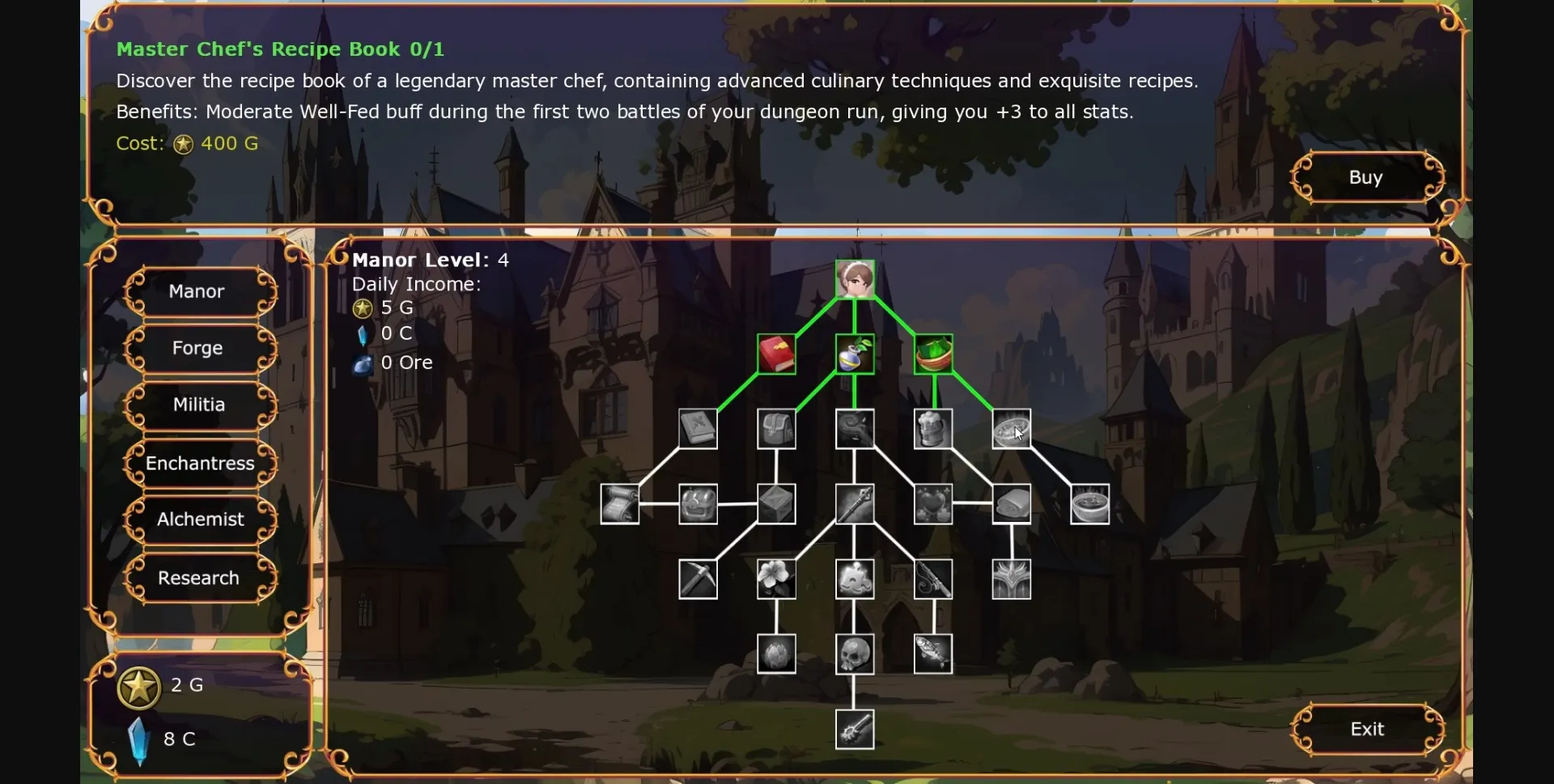Select the Alchemist tab
Screen dimensions: 1554x784
(200, 519)
